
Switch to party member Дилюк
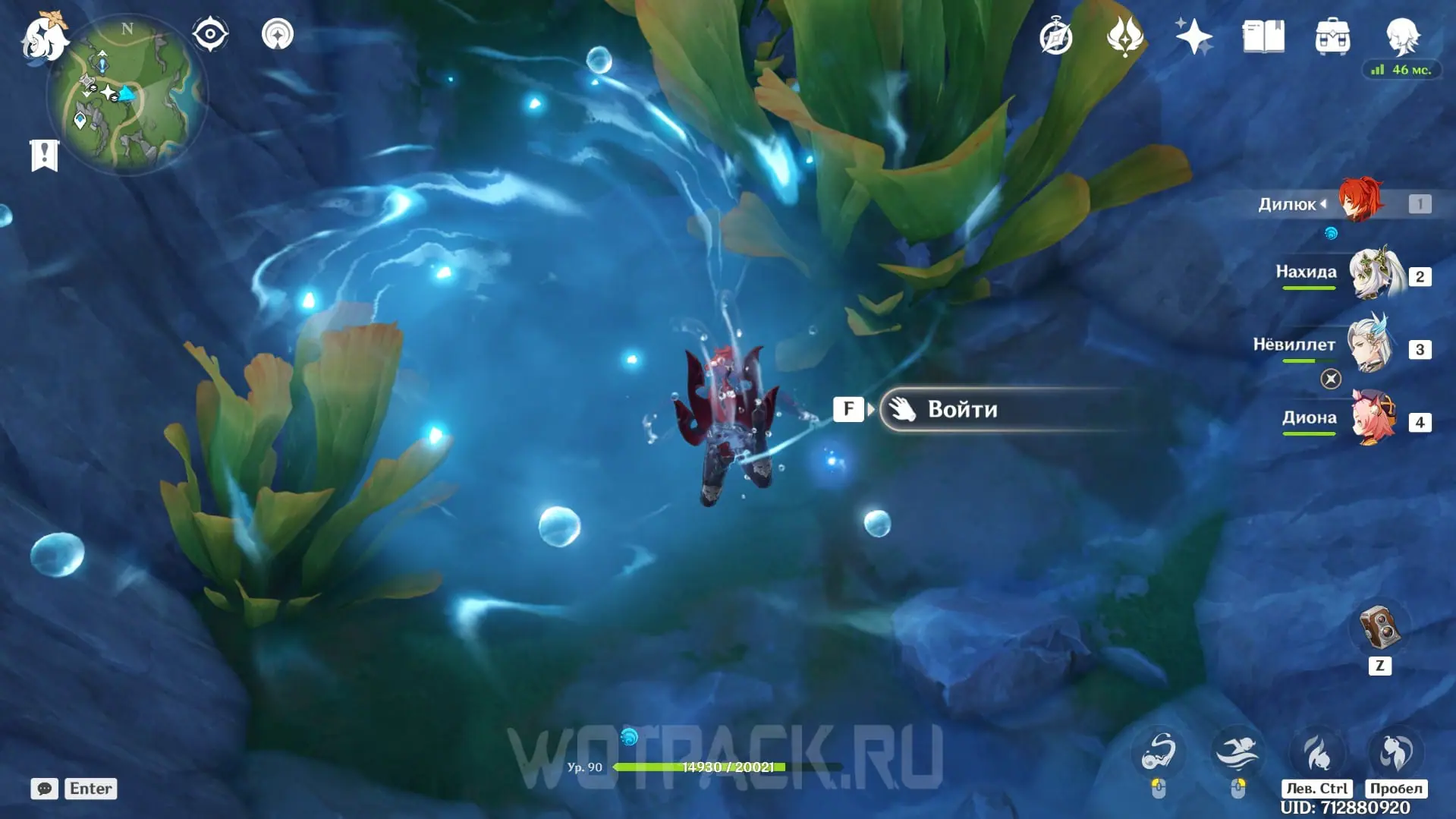click(1359, 202)
